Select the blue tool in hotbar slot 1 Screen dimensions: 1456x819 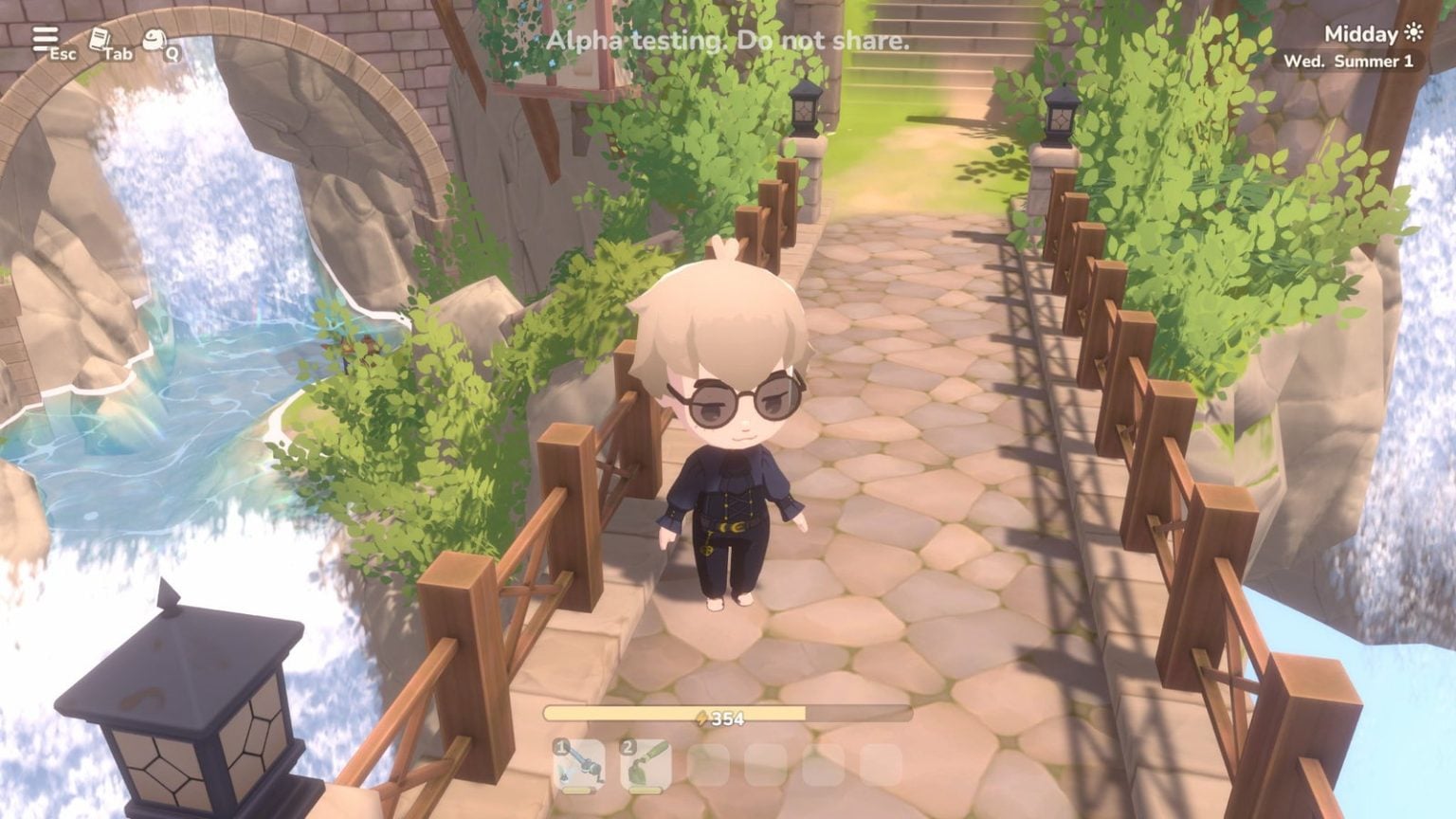pos(579,765)
